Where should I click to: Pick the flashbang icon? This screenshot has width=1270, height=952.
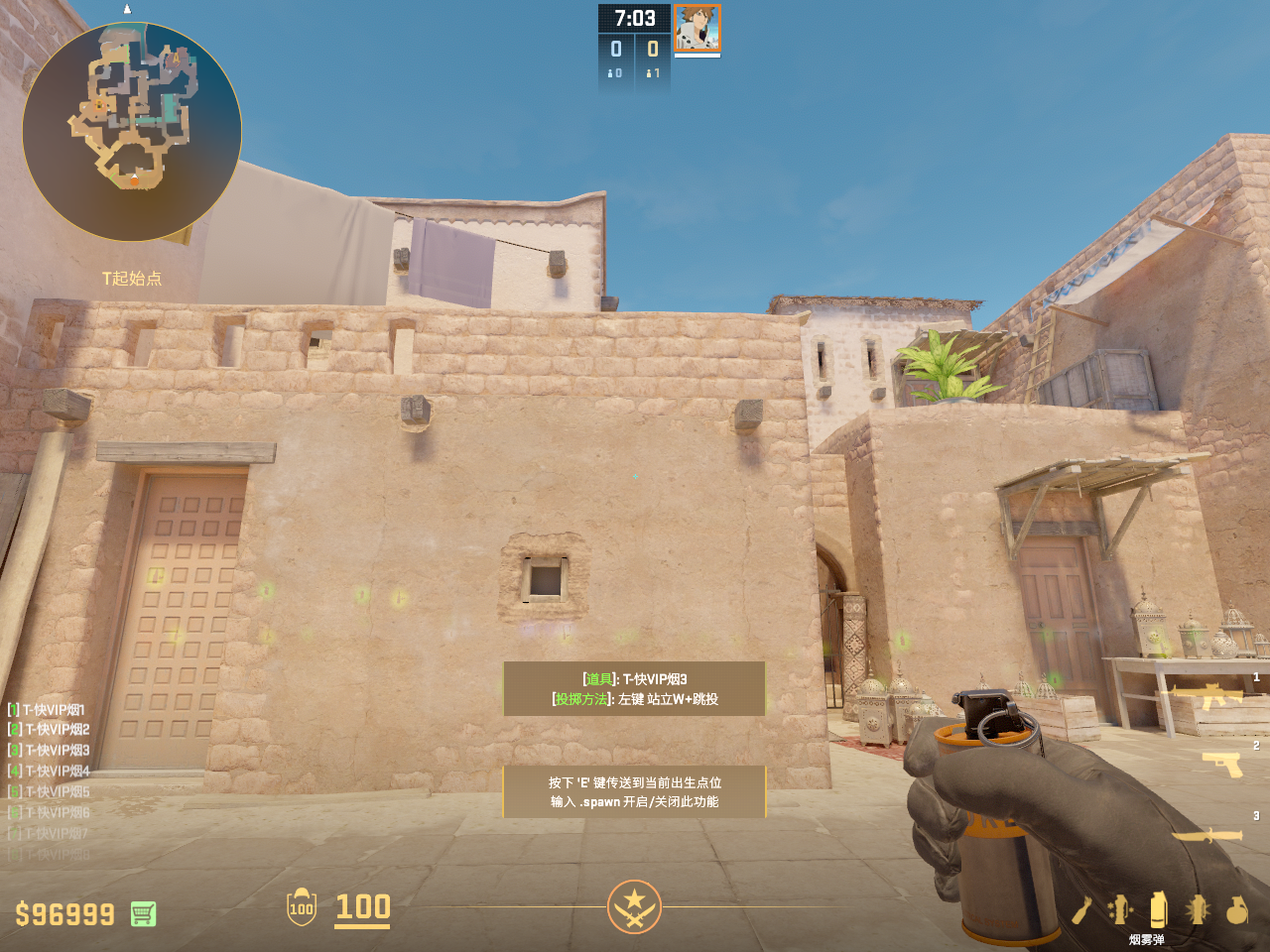click(1198, 909)
